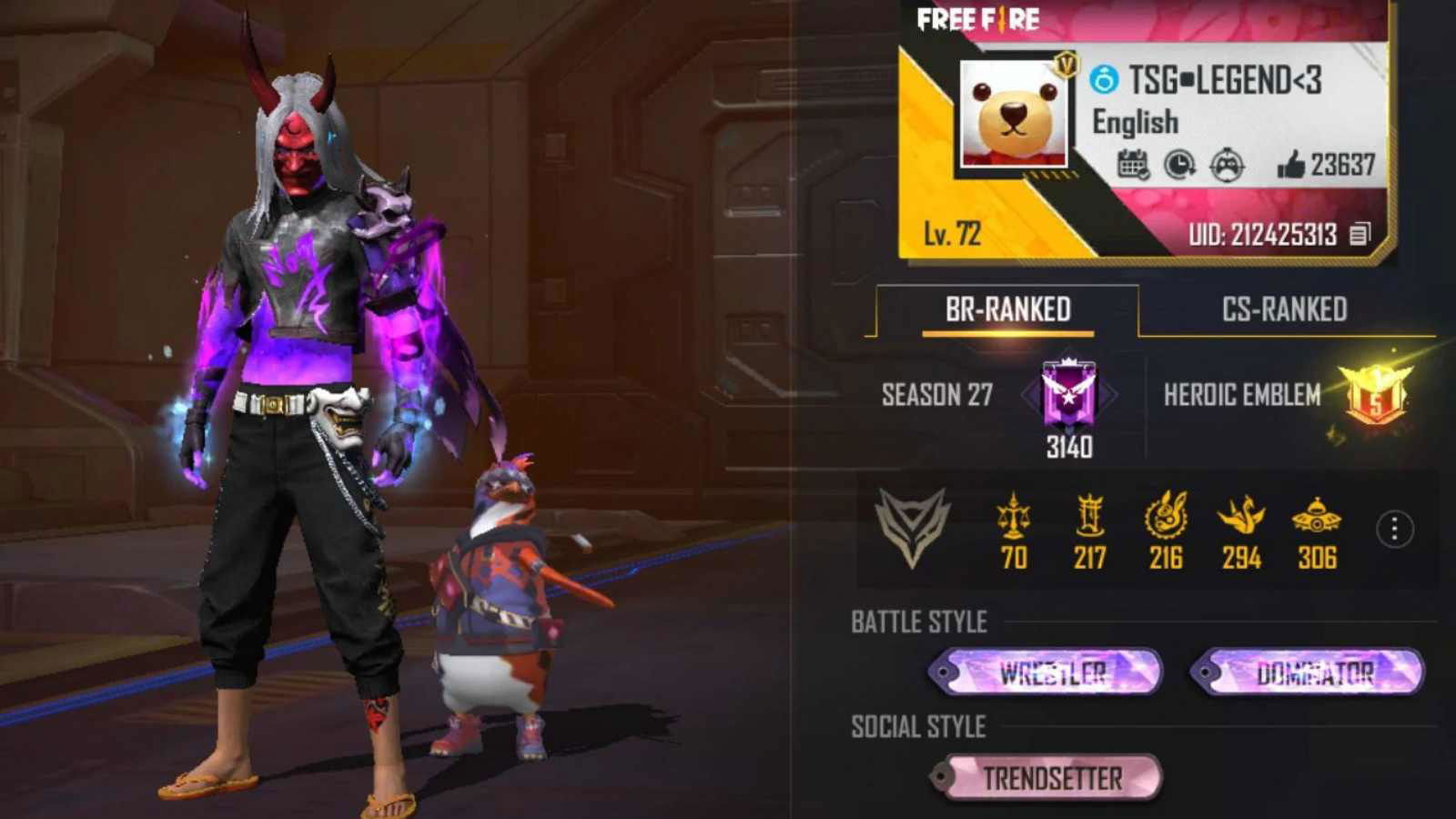Switch to the CS-RANKED tab
Viewport: 1456px width, 819px height.
coord(1283,309)
